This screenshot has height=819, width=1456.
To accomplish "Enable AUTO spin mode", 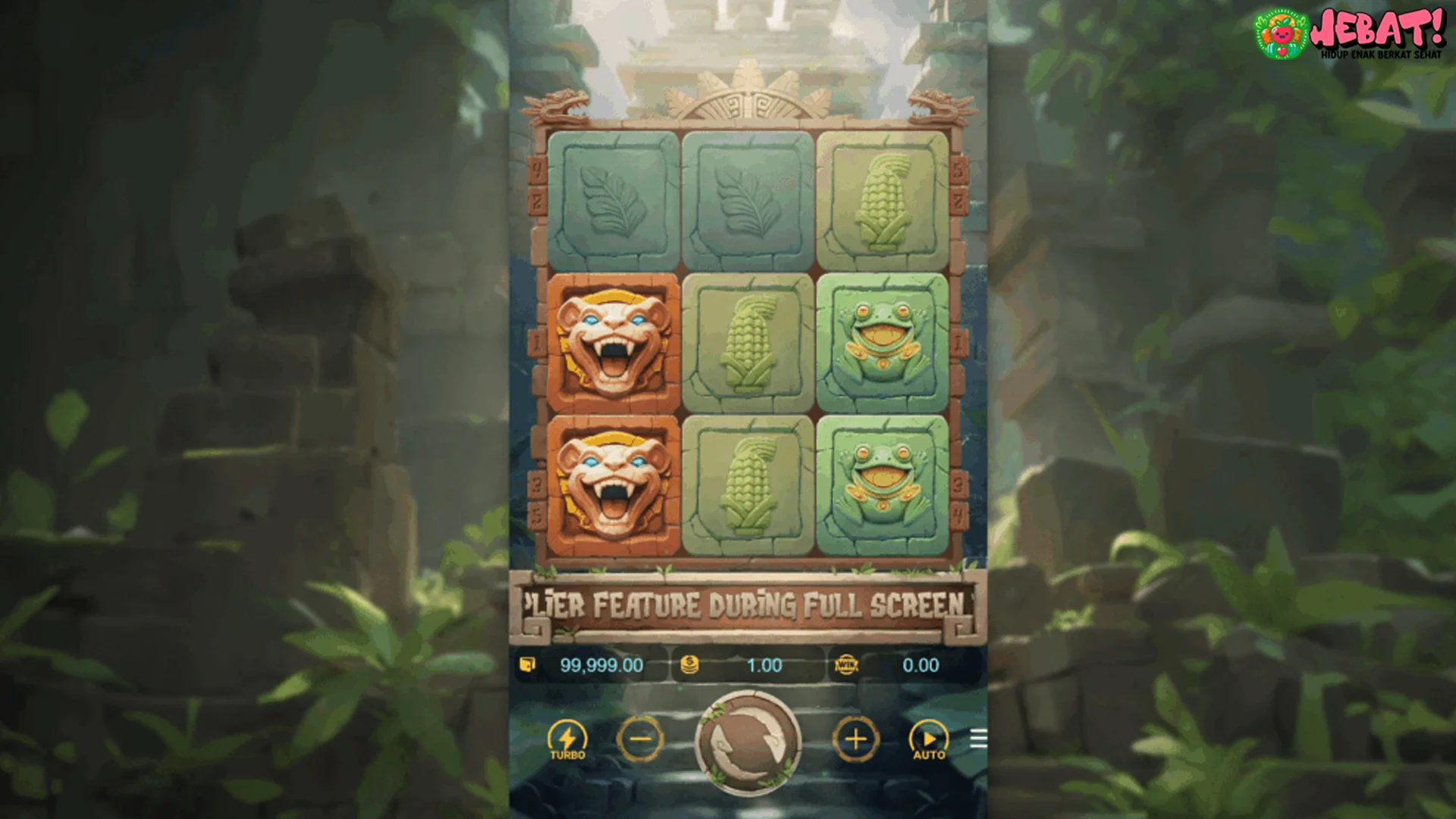I will (929, 739).
